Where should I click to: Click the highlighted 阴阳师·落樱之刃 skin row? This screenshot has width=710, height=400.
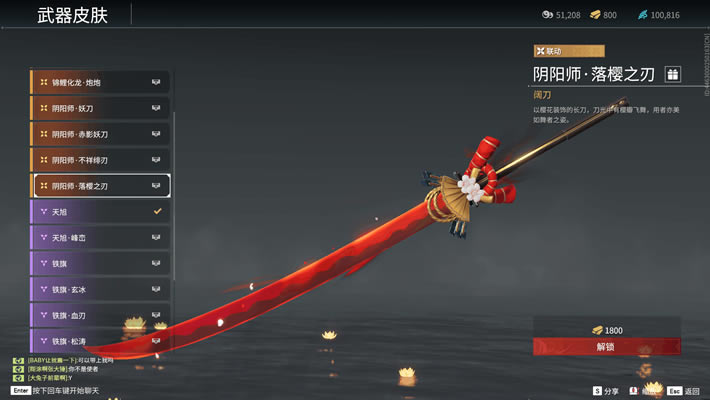100,186
